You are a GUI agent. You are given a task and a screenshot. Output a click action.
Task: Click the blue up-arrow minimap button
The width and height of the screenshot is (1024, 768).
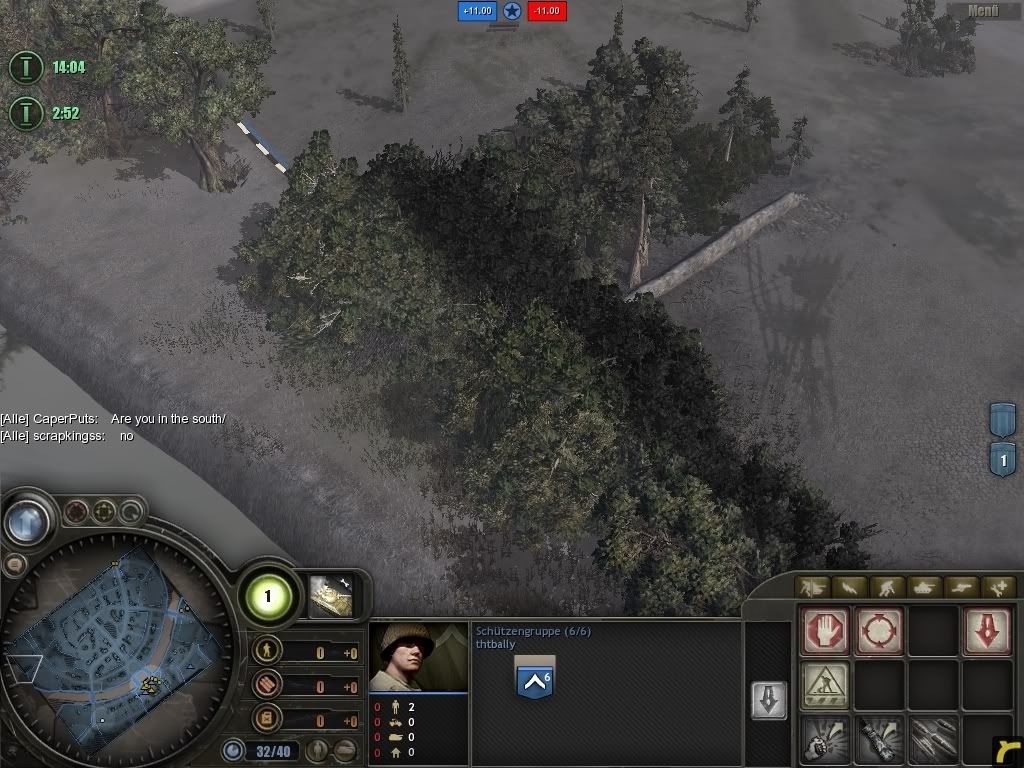point(29,521)
